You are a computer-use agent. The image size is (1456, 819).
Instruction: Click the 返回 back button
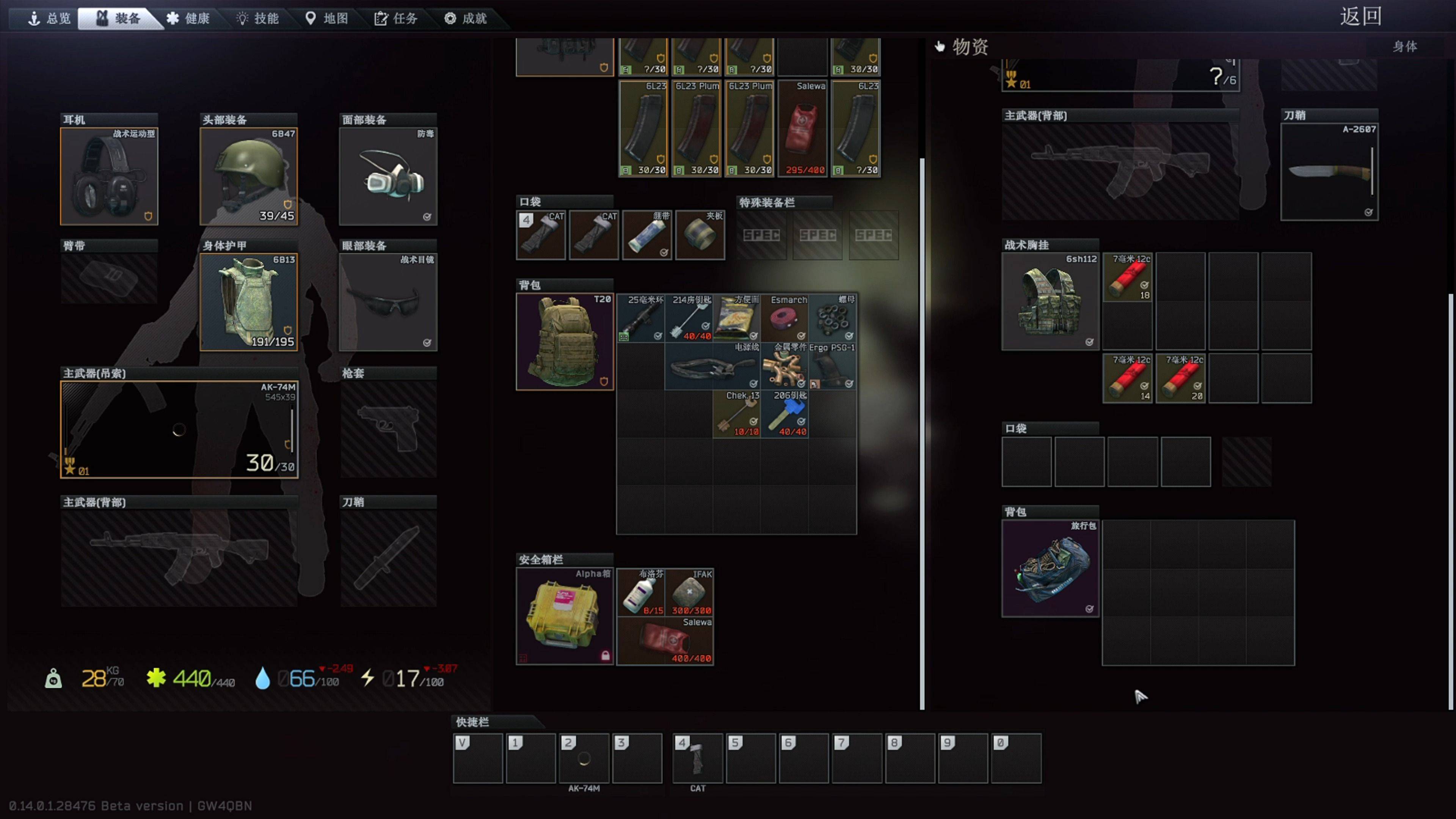1360,16
